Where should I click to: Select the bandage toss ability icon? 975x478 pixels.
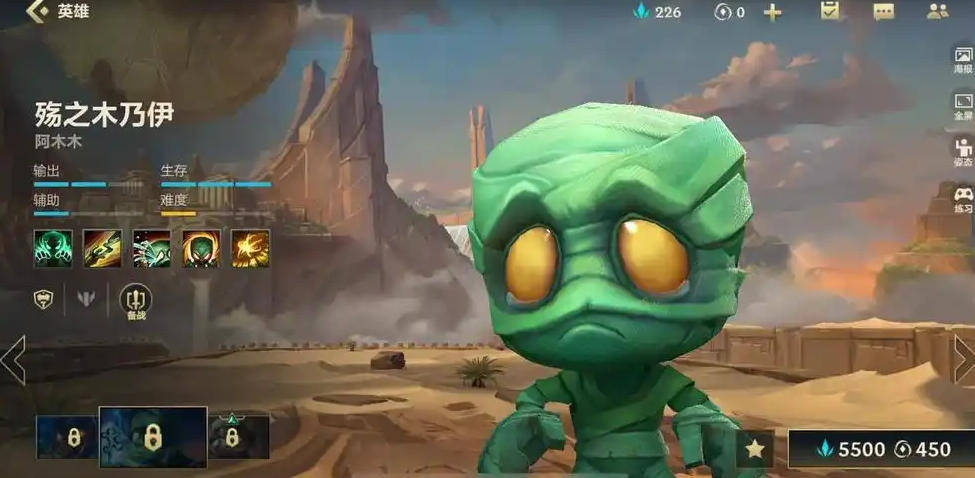(102, 249)
